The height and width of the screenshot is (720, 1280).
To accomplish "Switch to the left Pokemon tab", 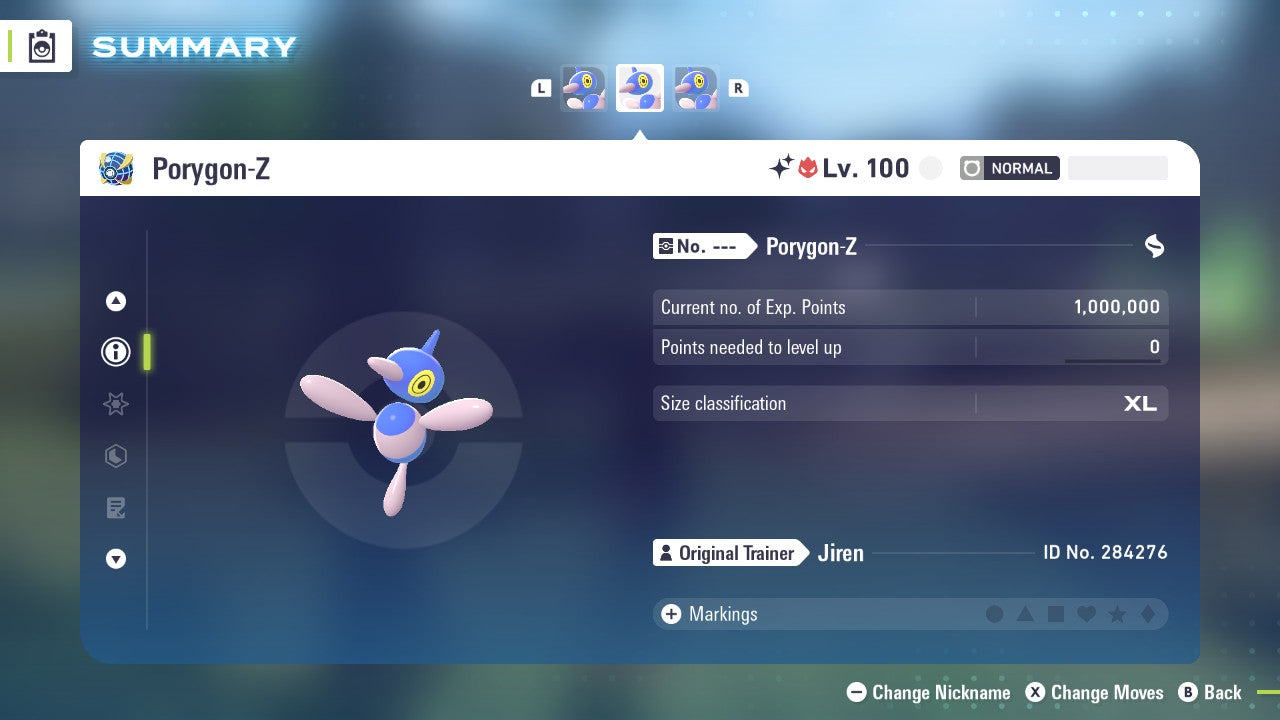I will click(x=584, y=87).
